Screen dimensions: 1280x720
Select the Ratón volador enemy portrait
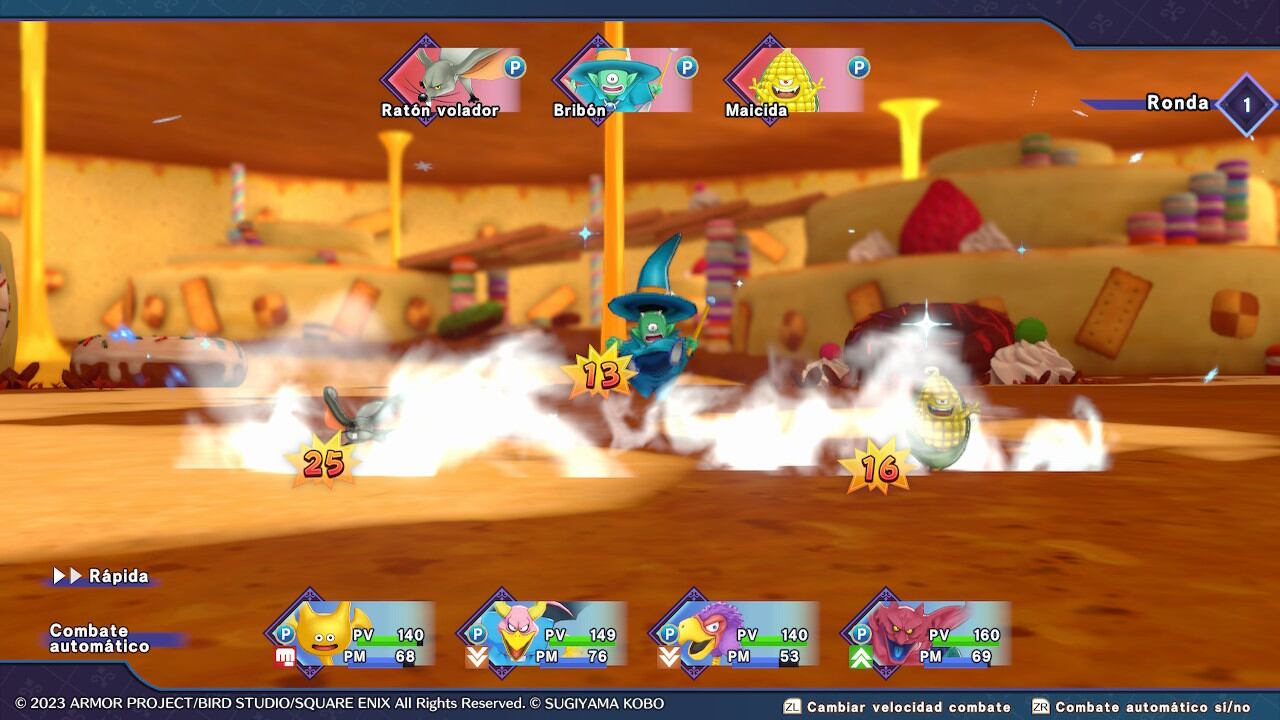pos(452,80)
